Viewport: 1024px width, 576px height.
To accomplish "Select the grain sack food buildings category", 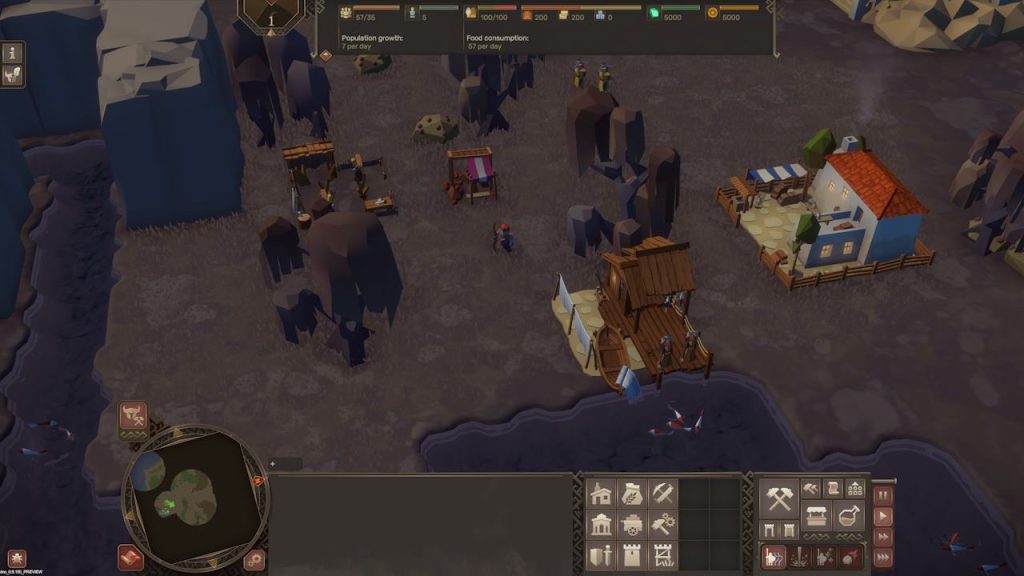I will (632, 493).
